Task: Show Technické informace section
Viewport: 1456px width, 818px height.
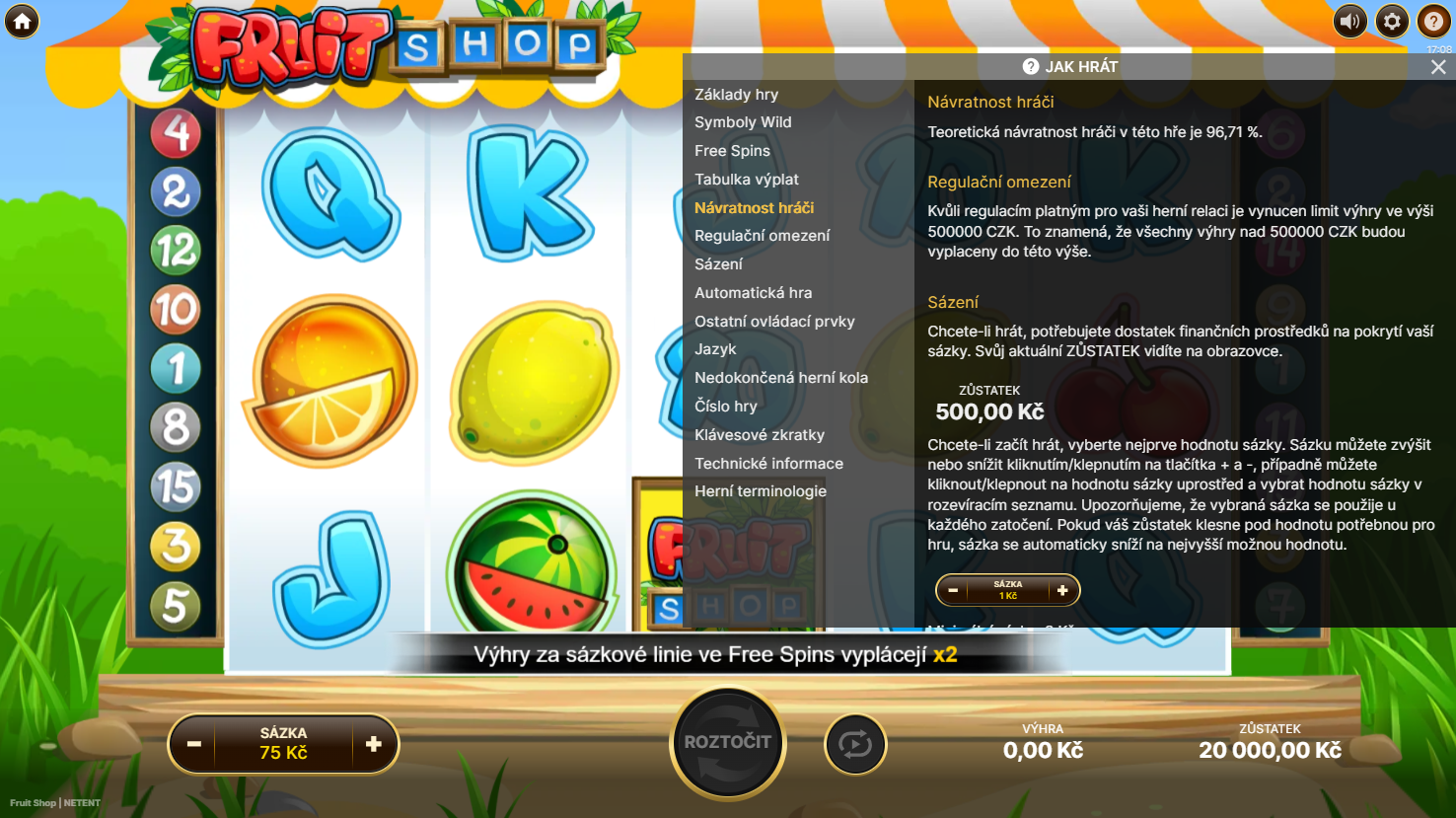Action: [768, 464]
